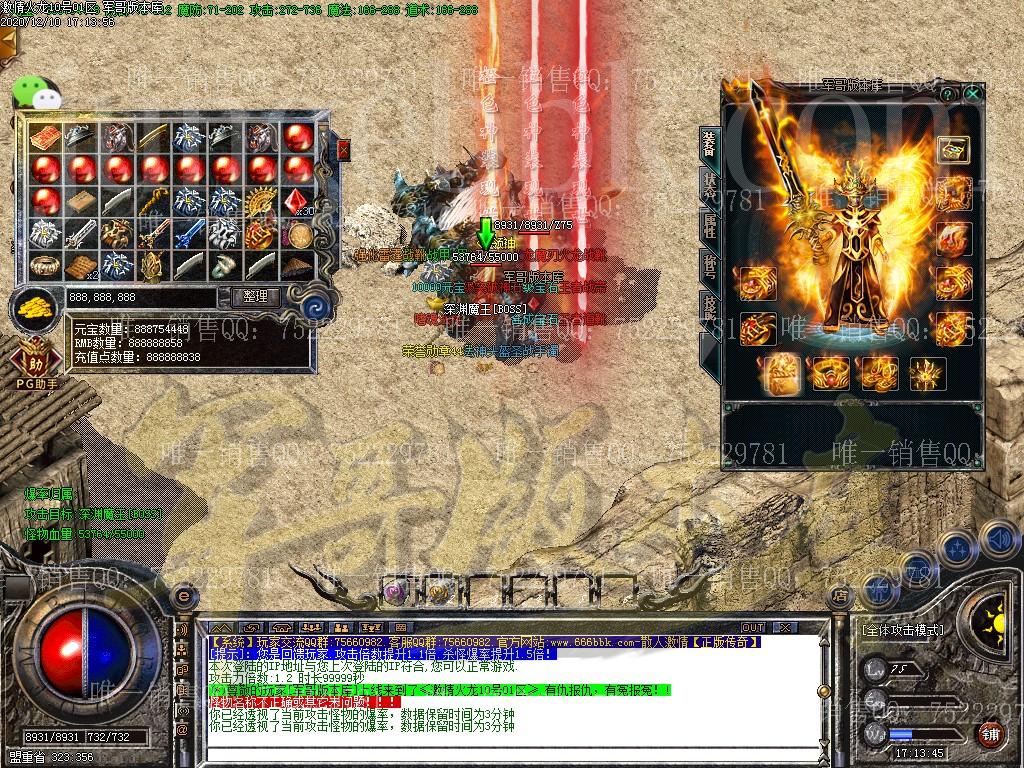The height and width of the screenshot is (768, 1024).
Task: Click the 整理 sort button in the bag
Action: (255, 297)
